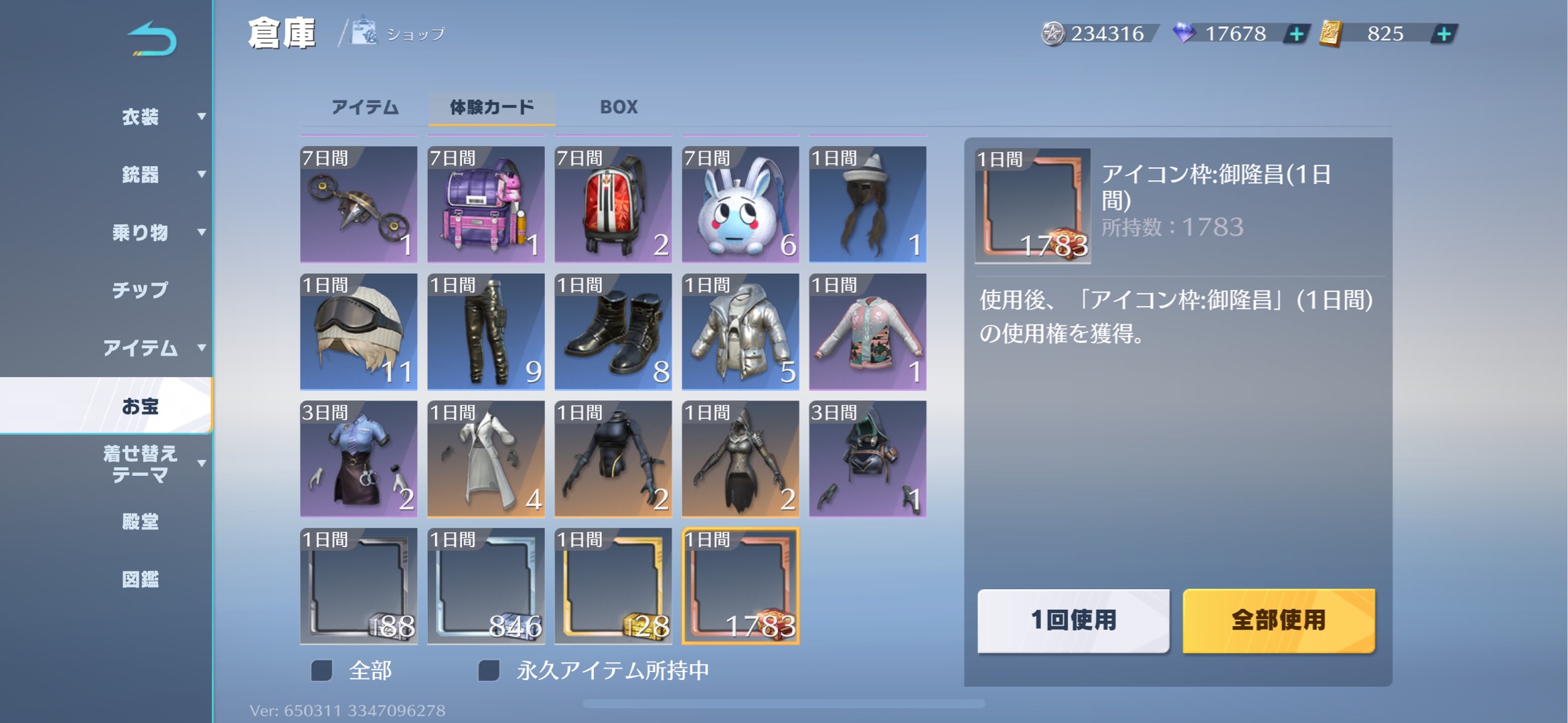Toggle the 永久アイテム所持中 checkbox
This screenshot has height=723, width=1568.
(489, 670)
